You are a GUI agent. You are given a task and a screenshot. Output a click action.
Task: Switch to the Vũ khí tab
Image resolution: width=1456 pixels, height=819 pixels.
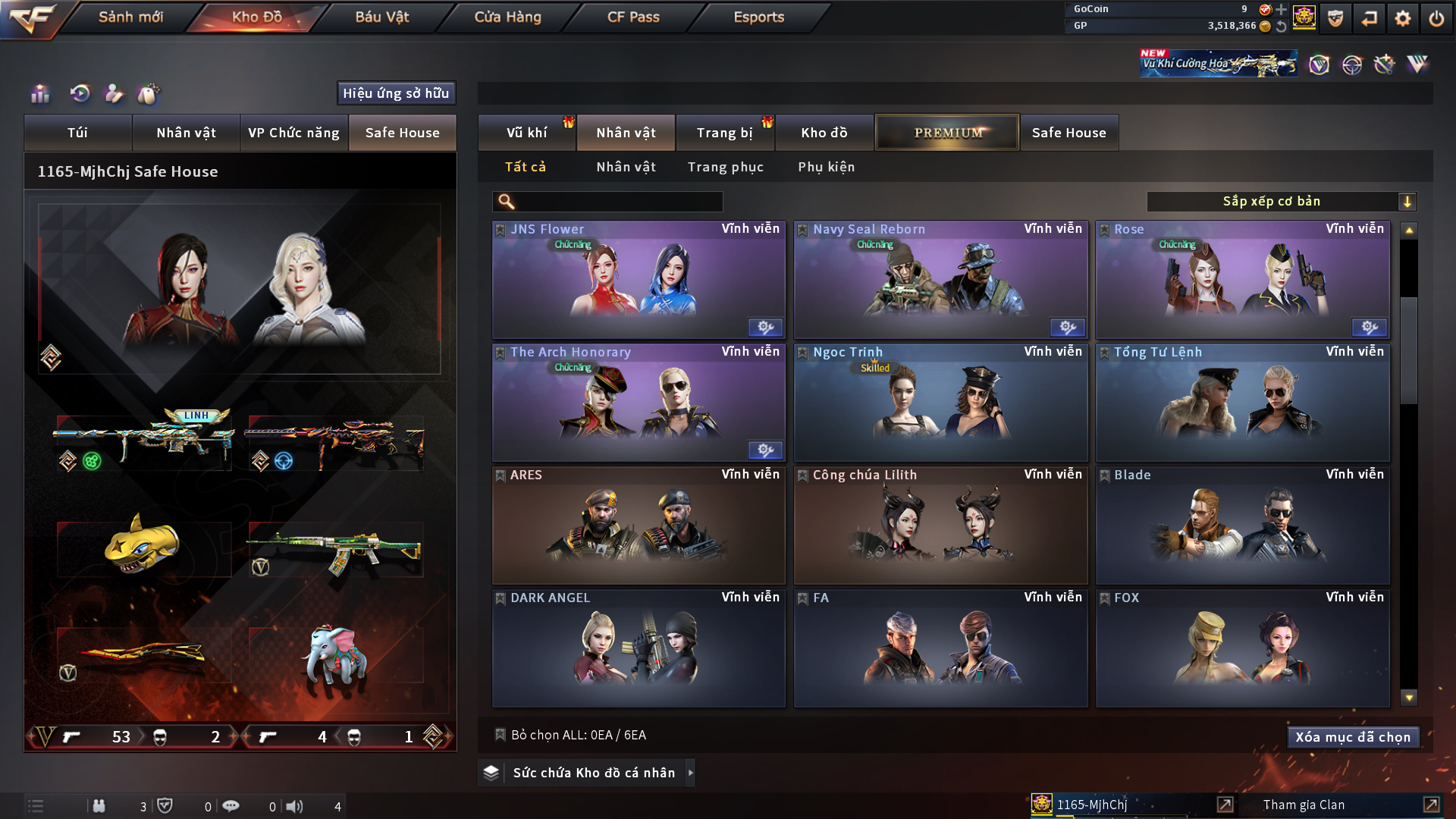pos(526,133)
